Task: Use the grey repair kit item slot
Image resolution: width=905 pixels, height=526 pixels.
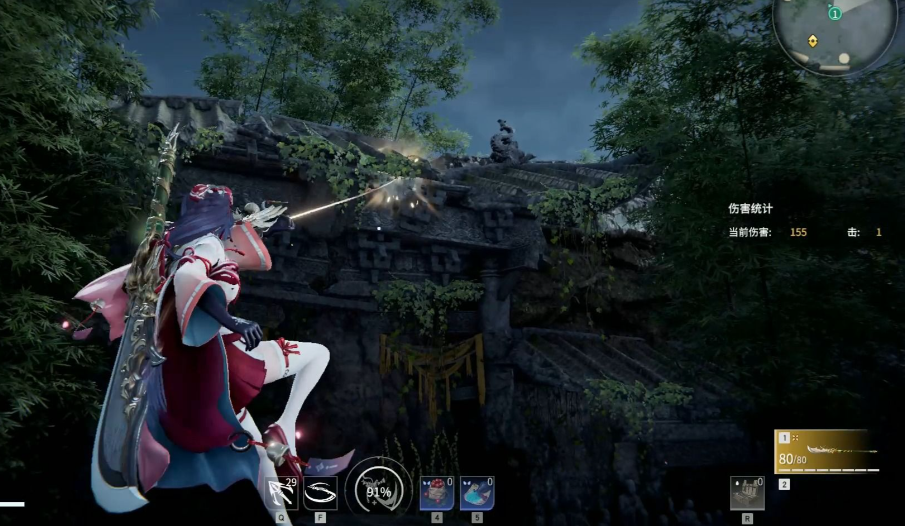Action: click(747, 493)
